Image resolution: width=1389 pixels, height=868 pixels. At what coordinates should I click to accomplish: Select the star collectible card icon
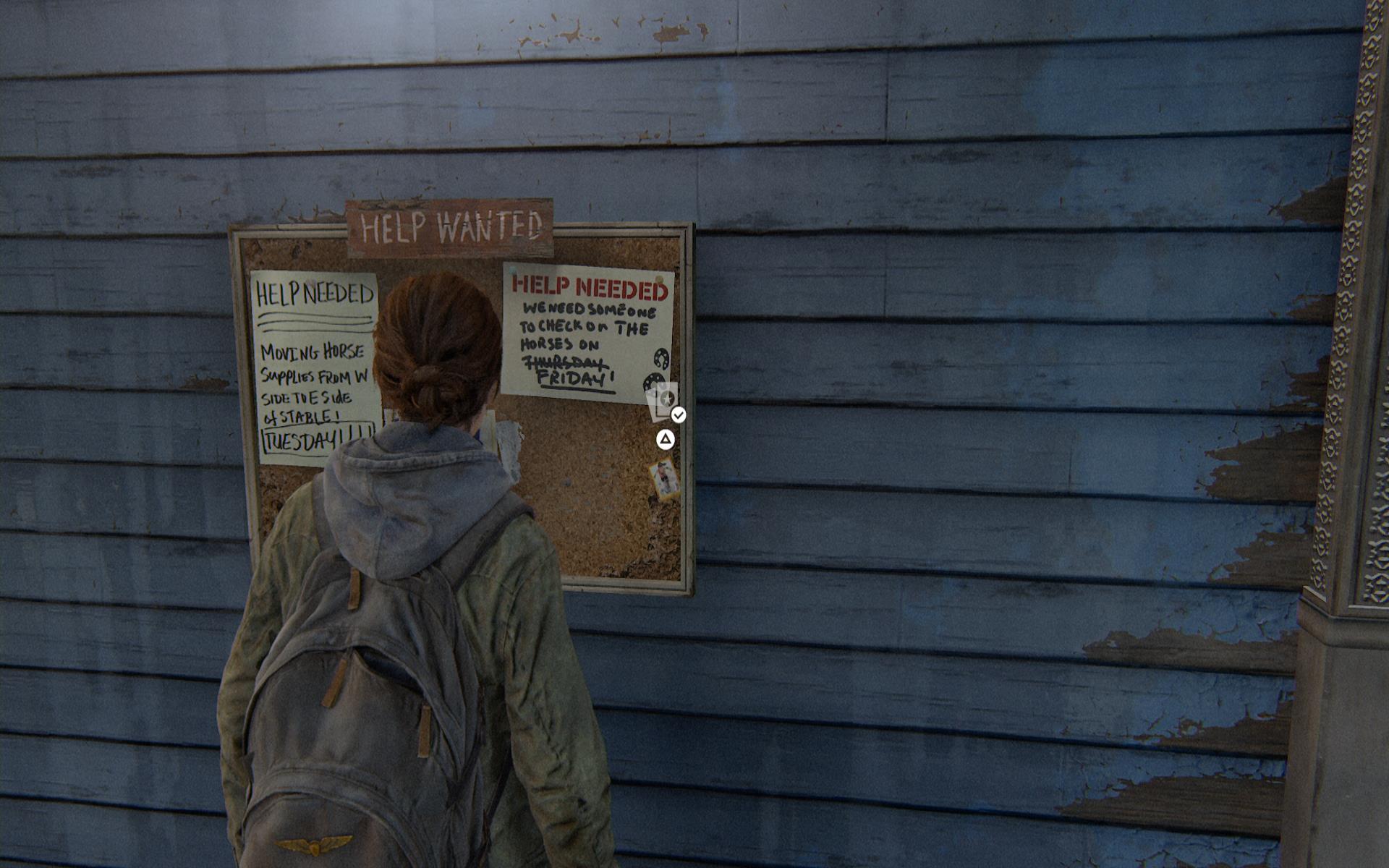(x=665, y=401)
